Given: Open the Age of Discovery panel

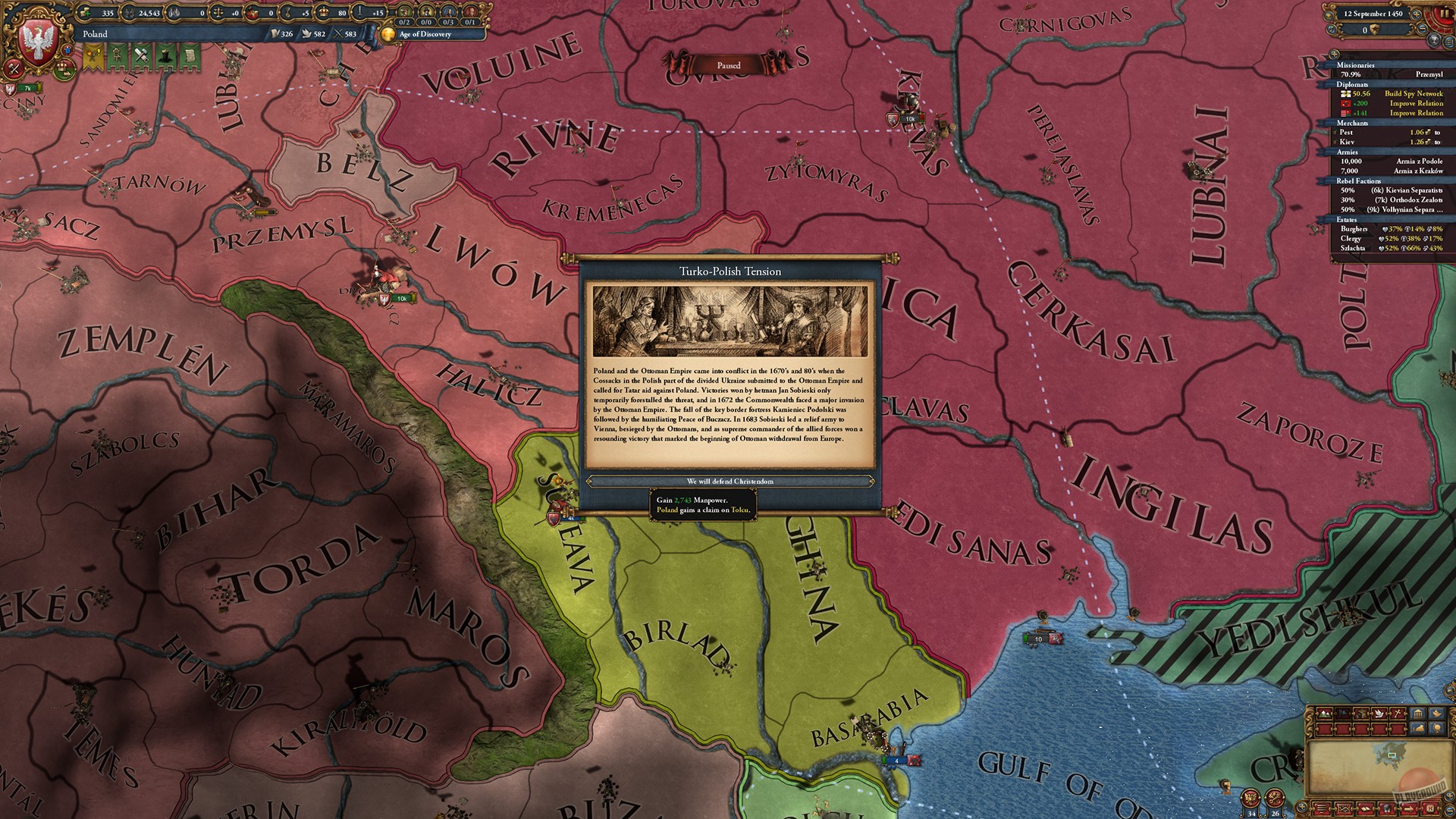Looking at the screenshot, I should (x=426, y=35).
